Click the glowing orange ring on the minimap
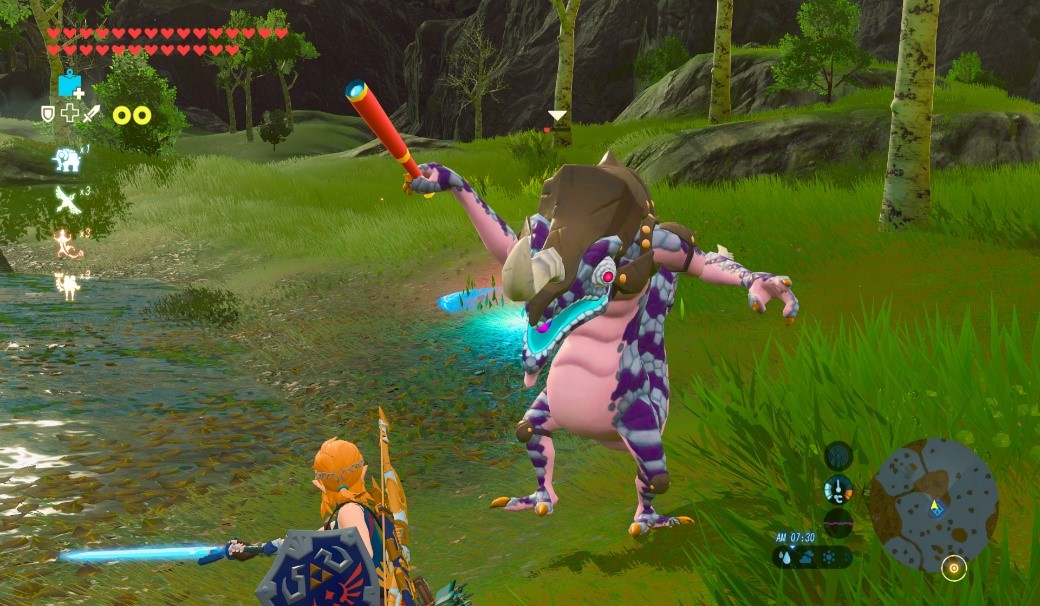Screen dimensions: 1040x606 954,568
